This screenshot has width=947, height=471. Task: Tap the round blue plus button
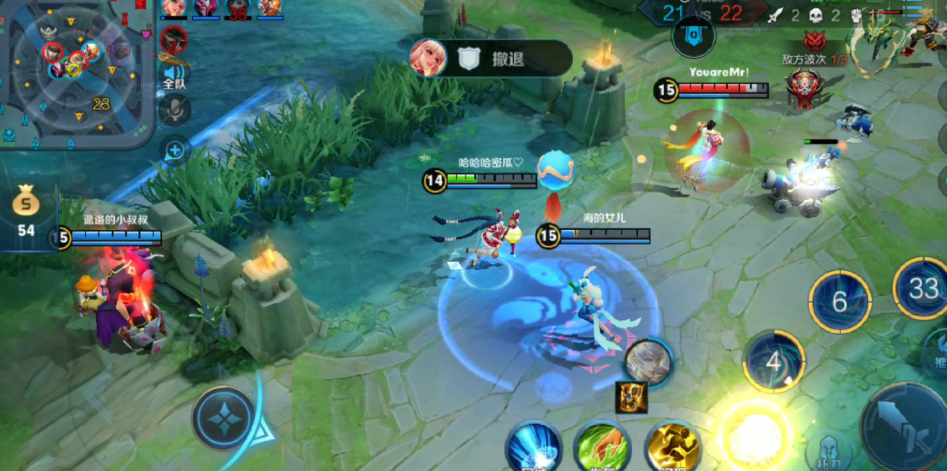pyautogui.click(x=175, y=151)
